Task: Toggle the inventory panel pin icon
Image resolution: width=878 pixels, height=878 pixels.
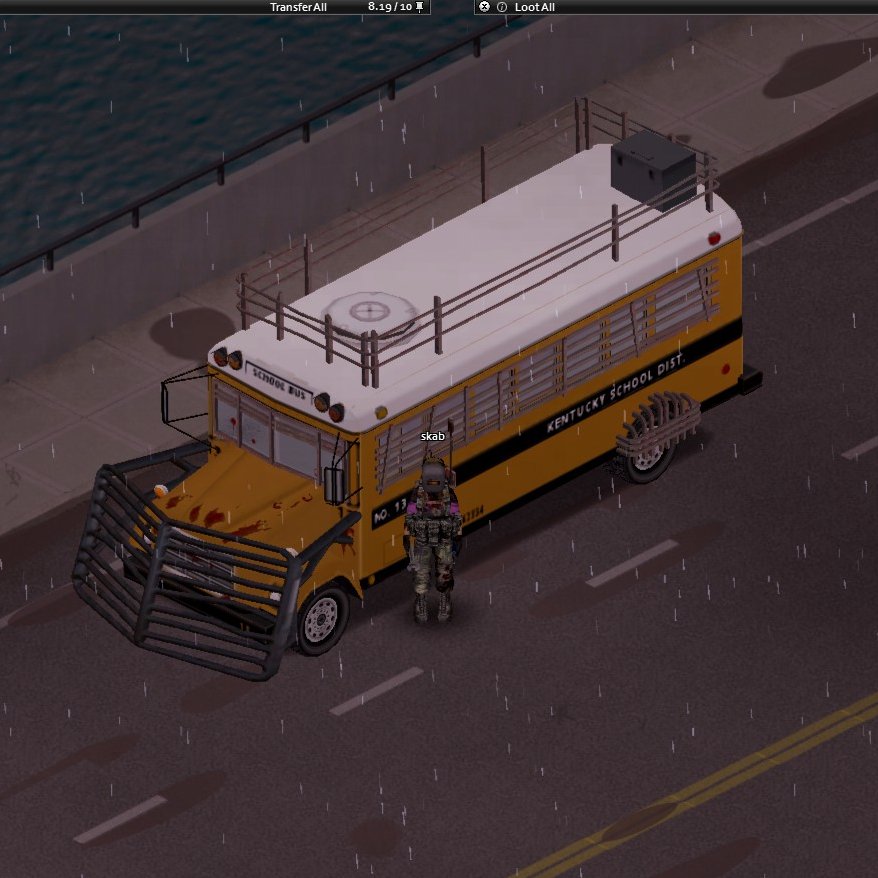Action: point(420,7)
